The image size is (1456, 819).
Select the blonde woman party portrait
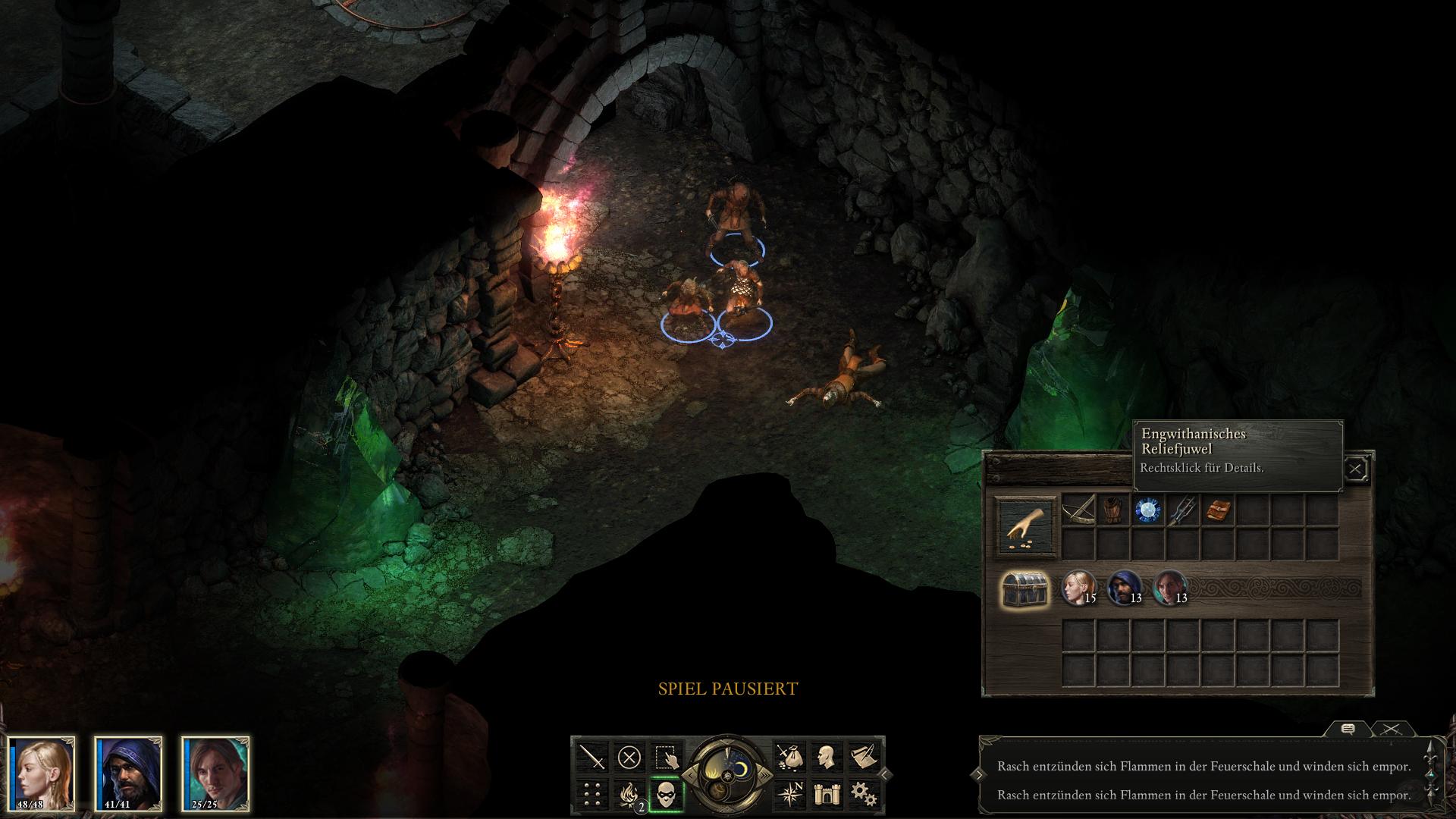coord(42,773)
